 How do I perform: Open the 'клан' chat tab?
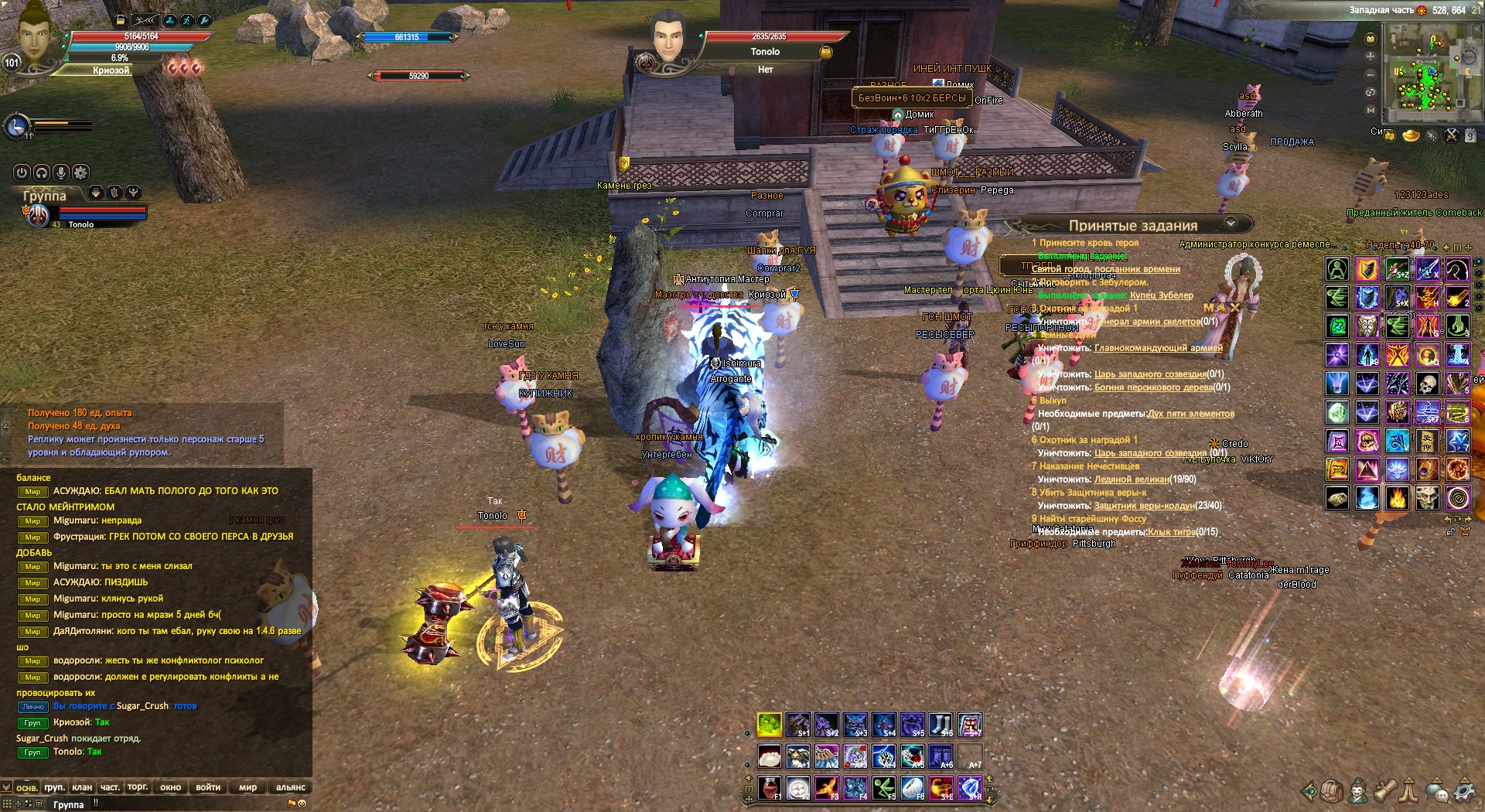tap(82, 787)
